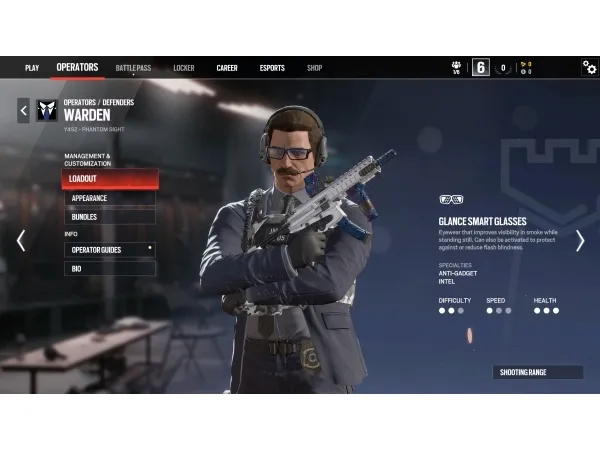This screenshot has height=450, width=600.
Task: Open the squad party icon in top bar
Action: click(x=457, y=67)
